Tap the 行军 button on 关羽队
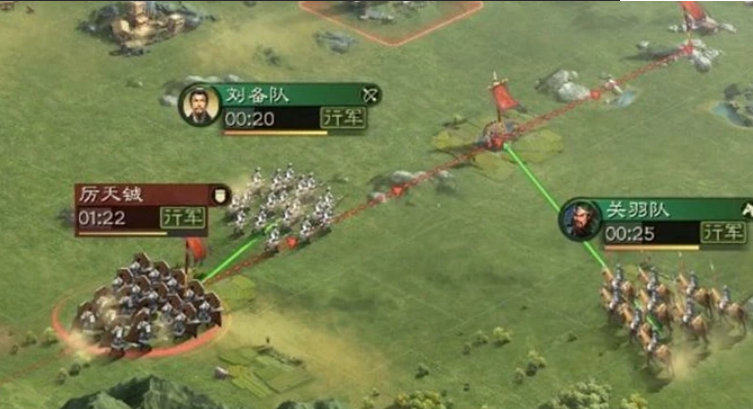The image size is (753, 409). click(723, 233)
